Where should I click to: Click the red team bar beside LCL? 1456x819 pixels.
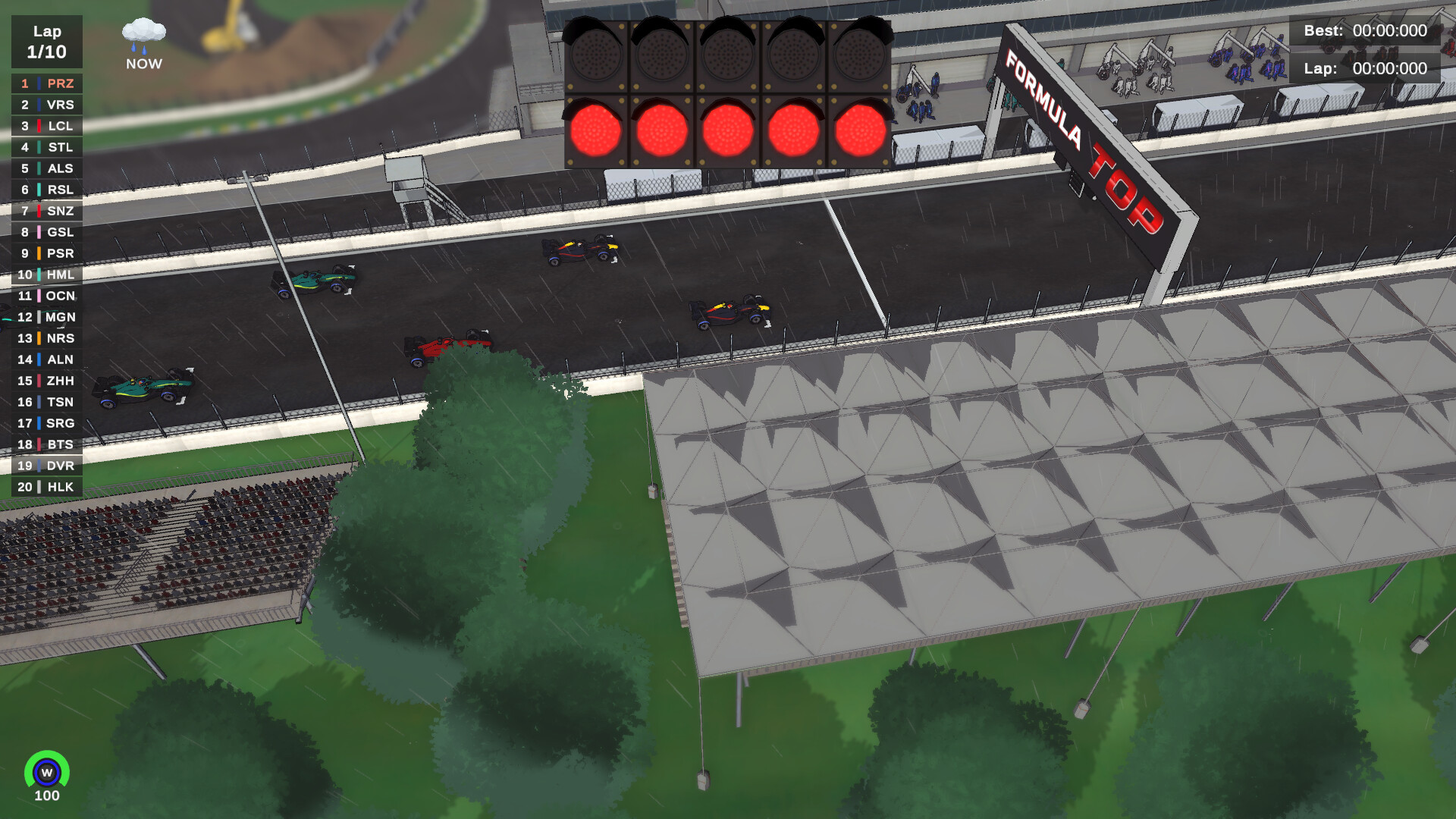[x=39, y=126]
